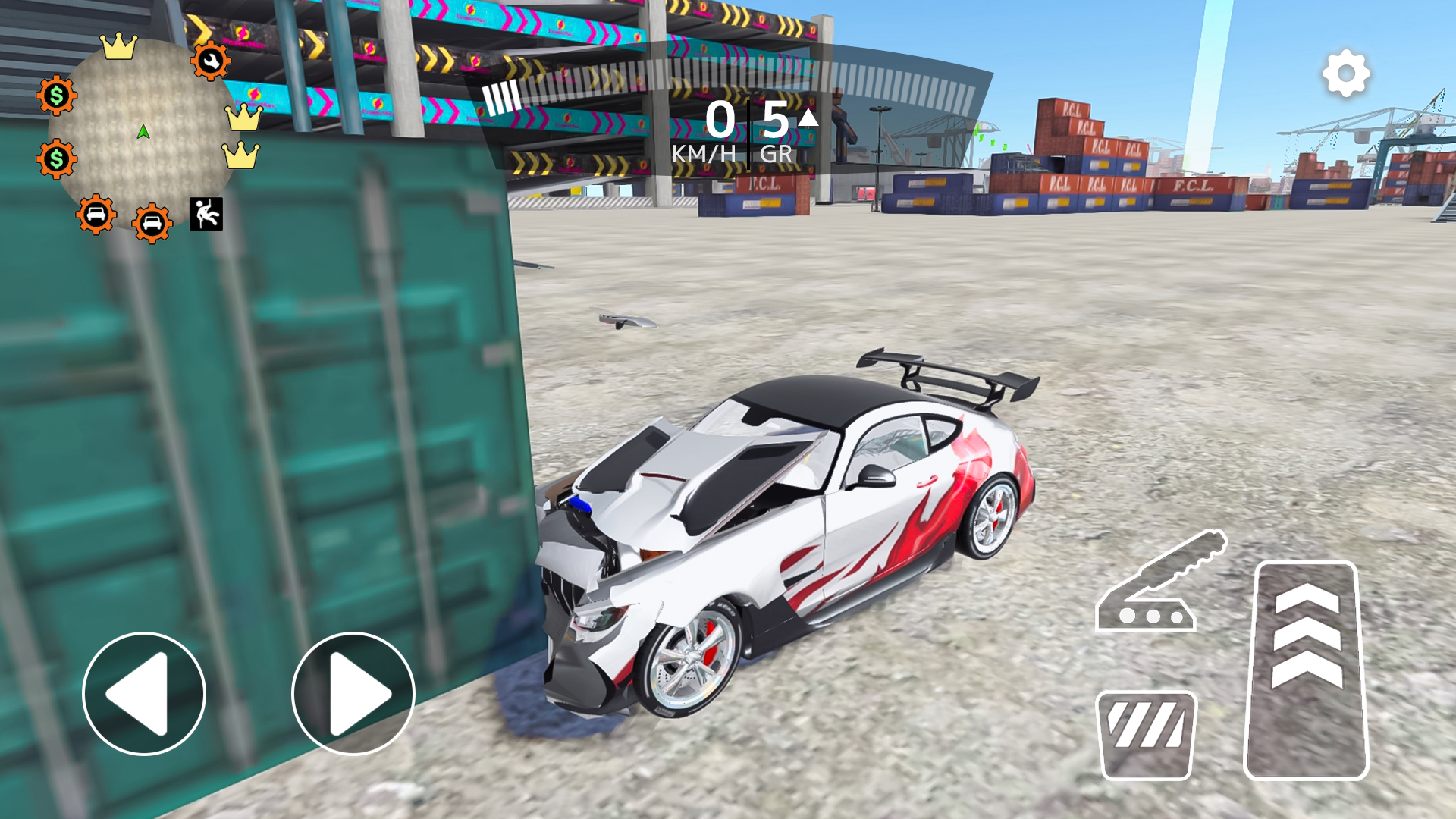Tap the green player arrow on the minimap
Viewport: 1456px width, 819px height.
click(x=143, y=131)
